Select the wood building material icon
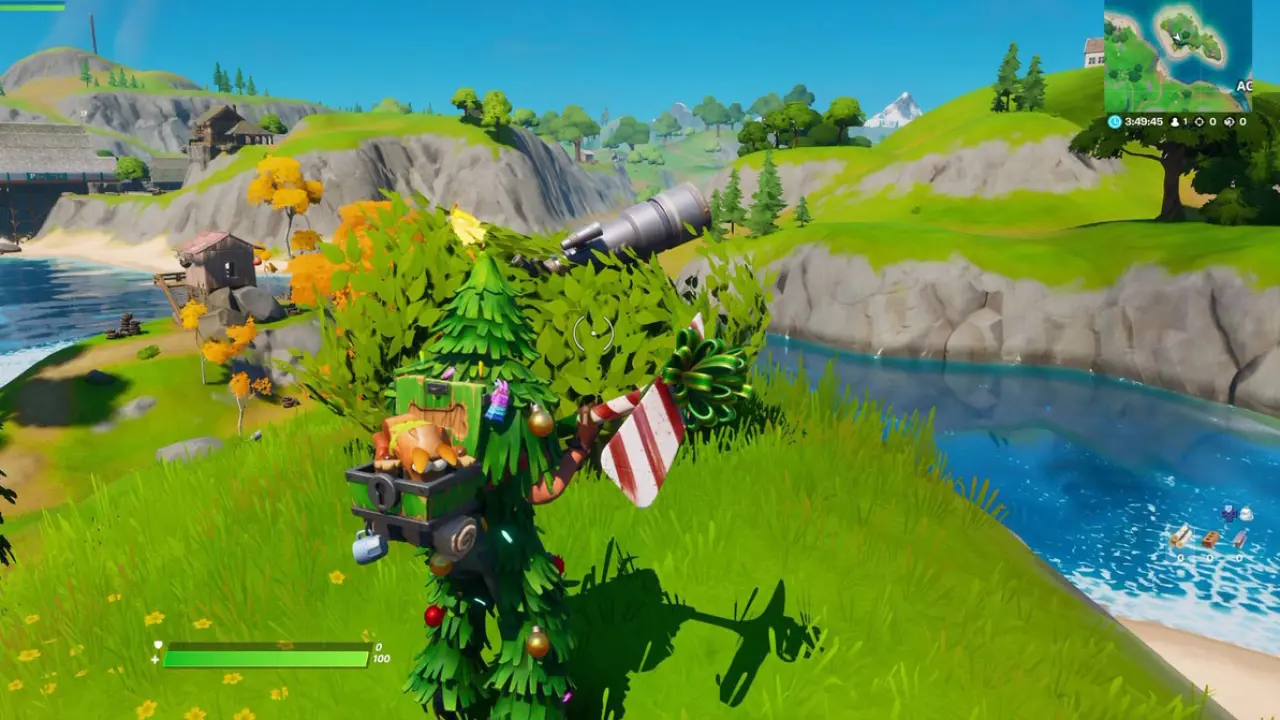The width and height of the screenshot is (1280, 720). click(x=1181, y=535)
